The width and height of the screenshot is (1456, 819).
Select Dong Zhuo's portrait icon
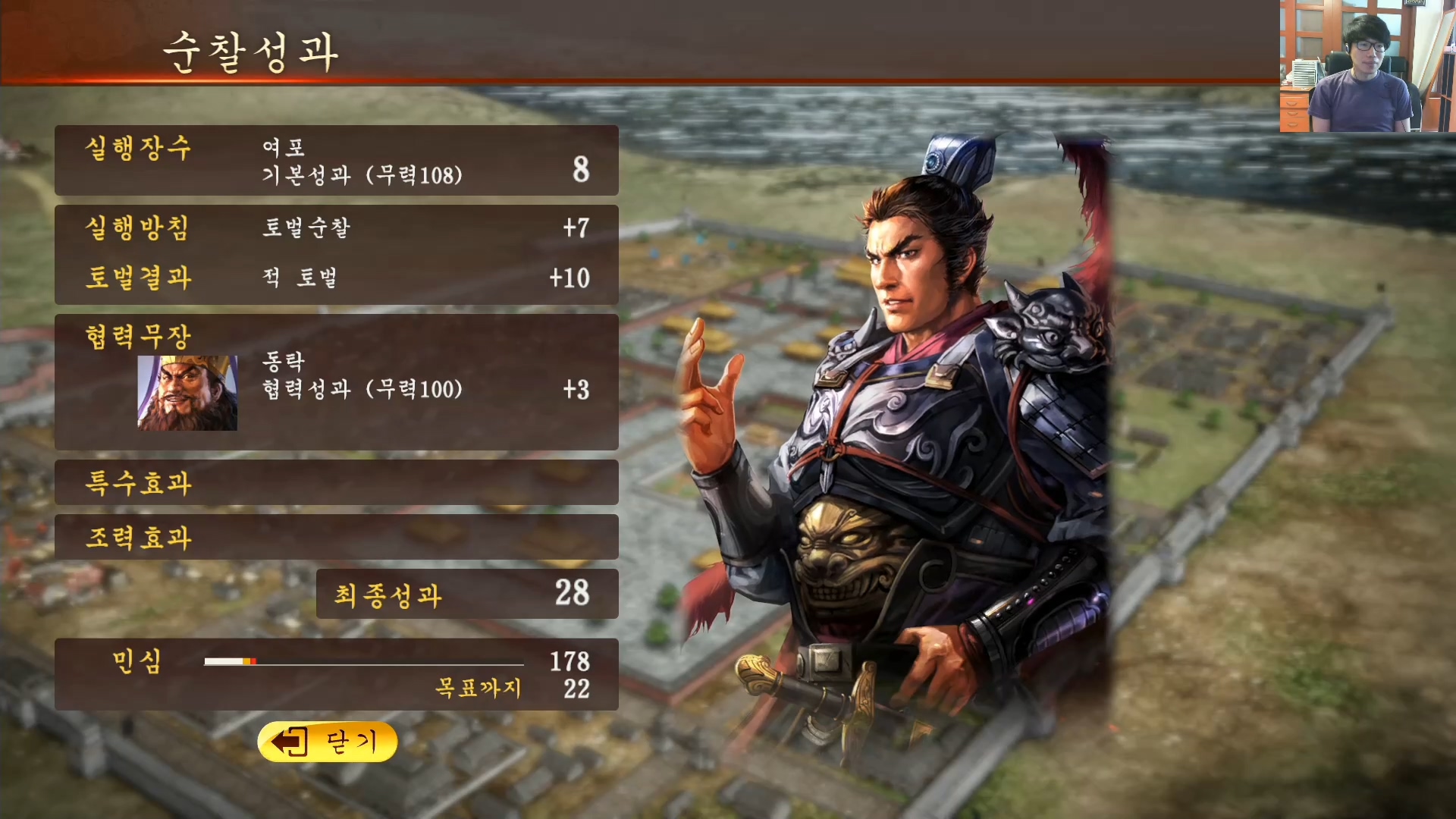point(187,391)
